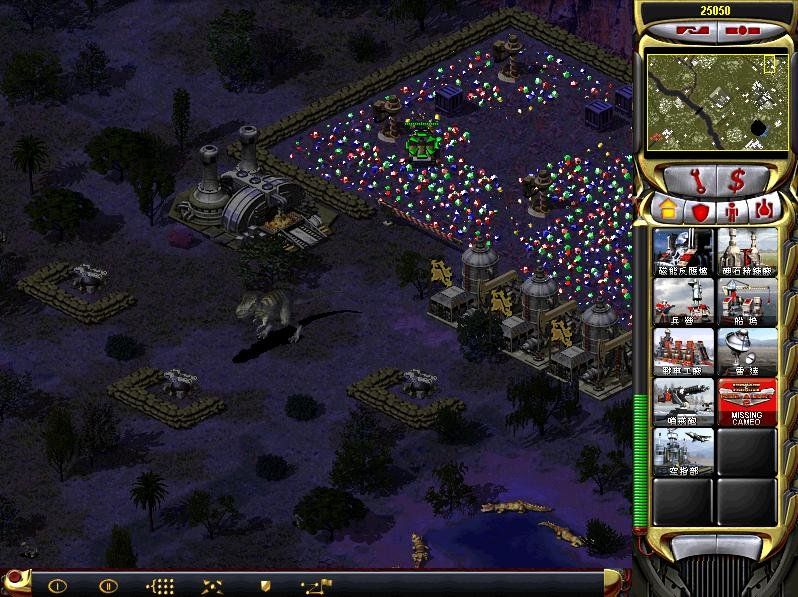The height and width of the screenshot is (597, 798).
Task: Select control group I on command bar
Action: (57, 586)
